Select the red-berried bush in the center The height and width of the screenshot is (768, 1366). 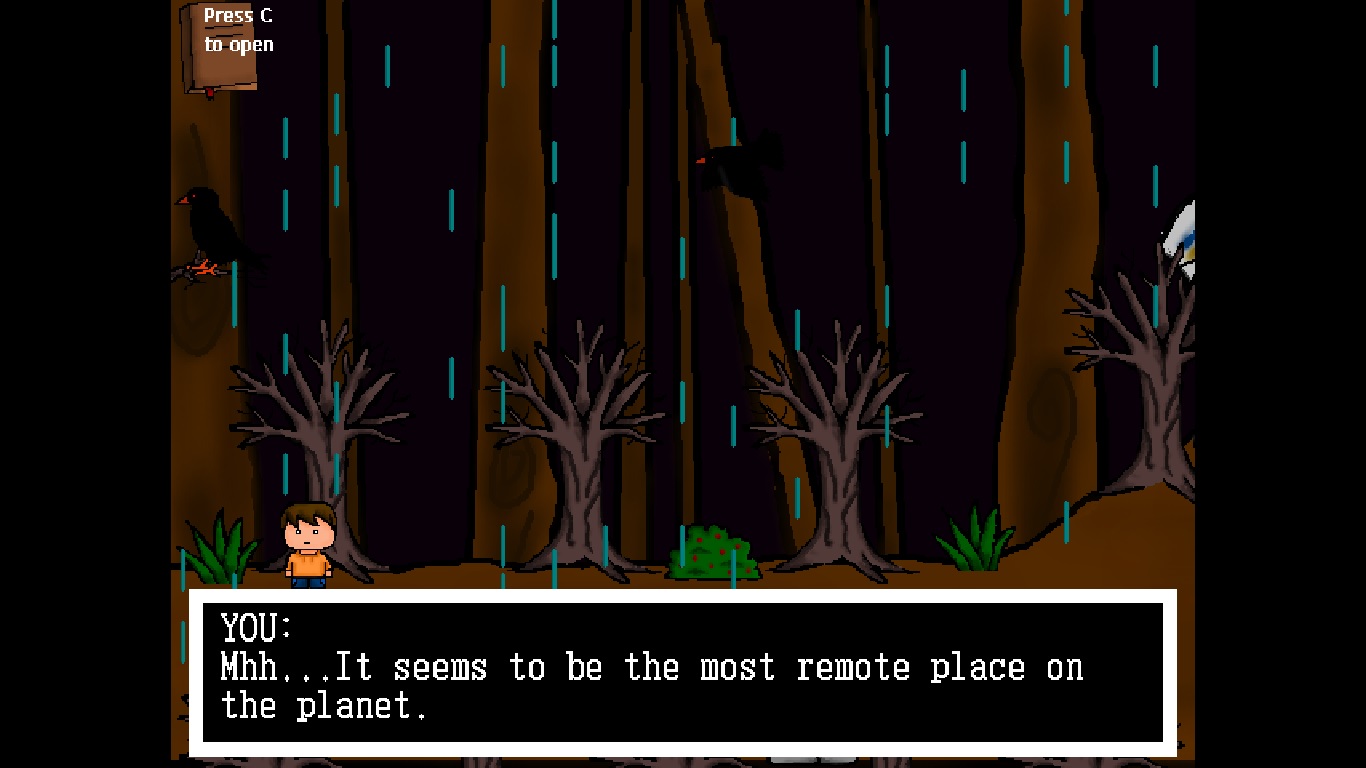tap(712, 550)
